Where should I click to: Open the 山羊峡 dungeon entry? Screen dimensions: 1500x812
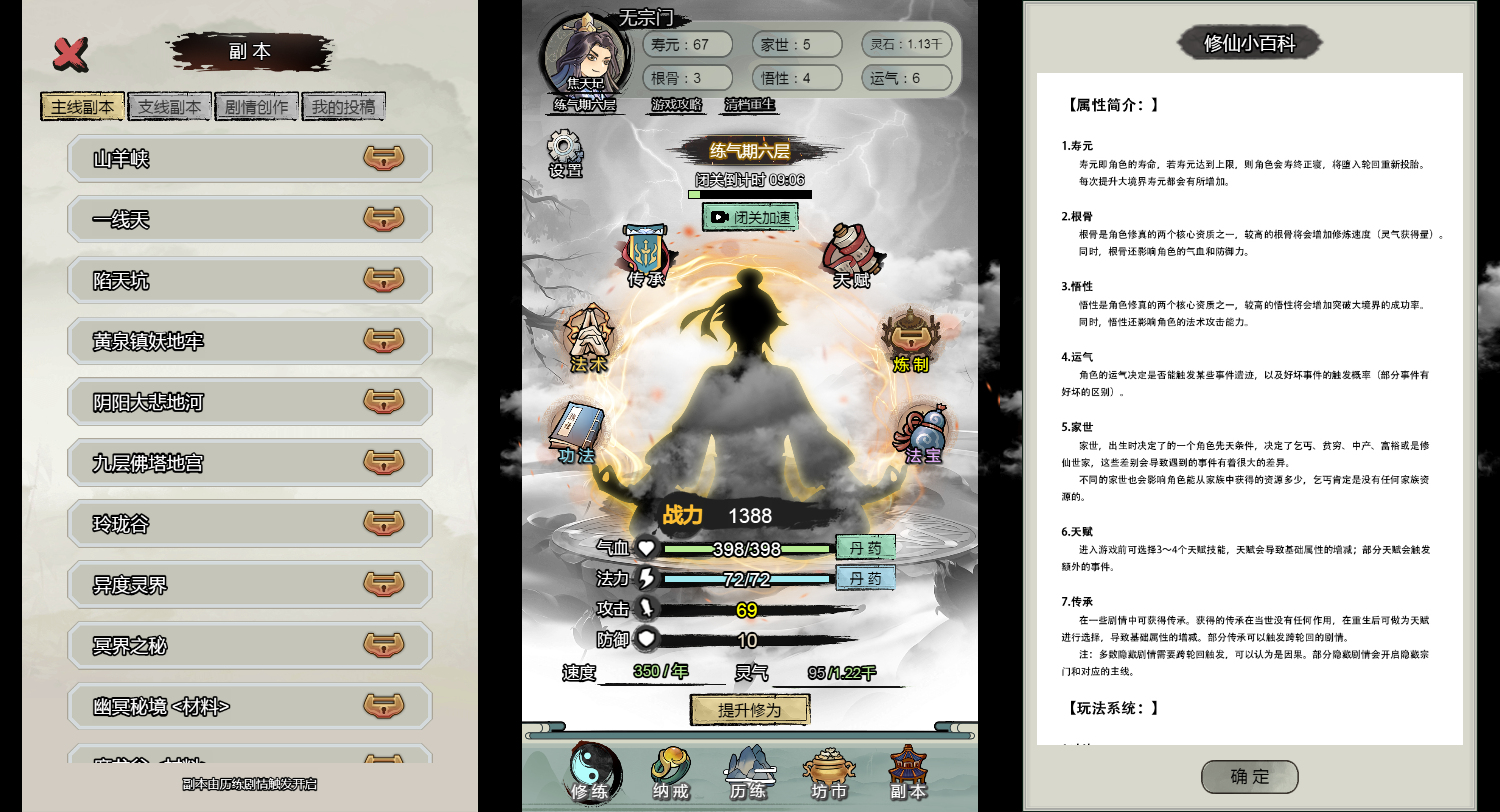coord(248,157)
